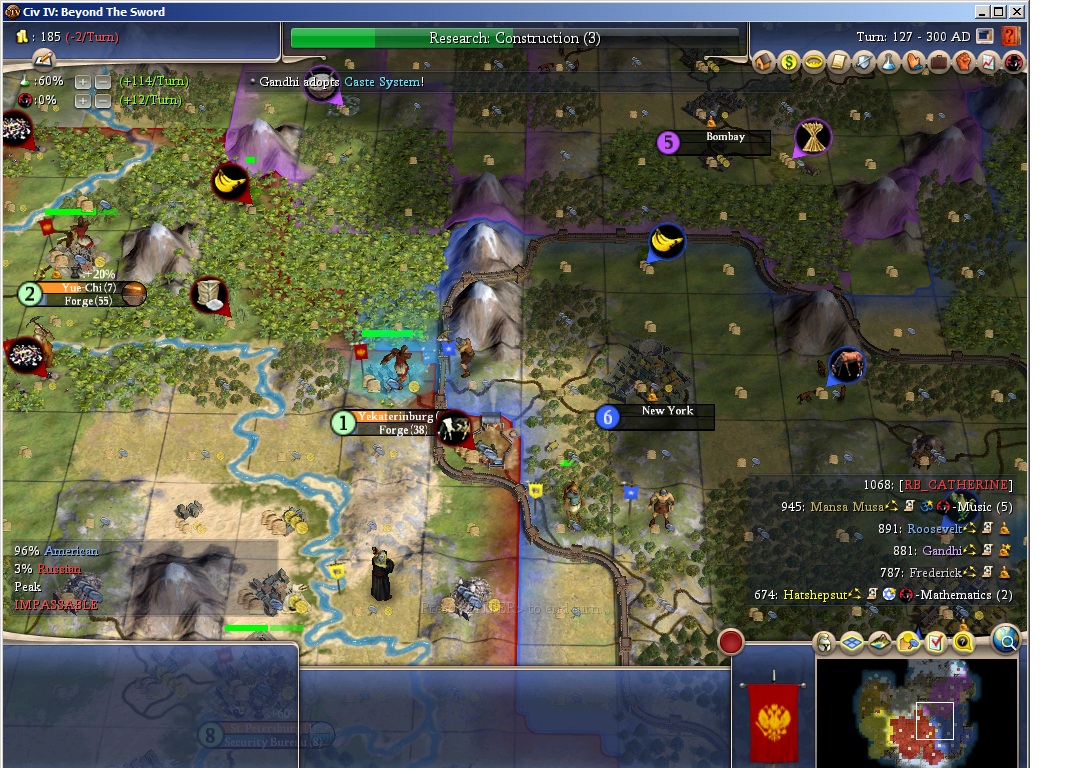Decrease the espionage rate with minus button

click(x=102, y=100)
